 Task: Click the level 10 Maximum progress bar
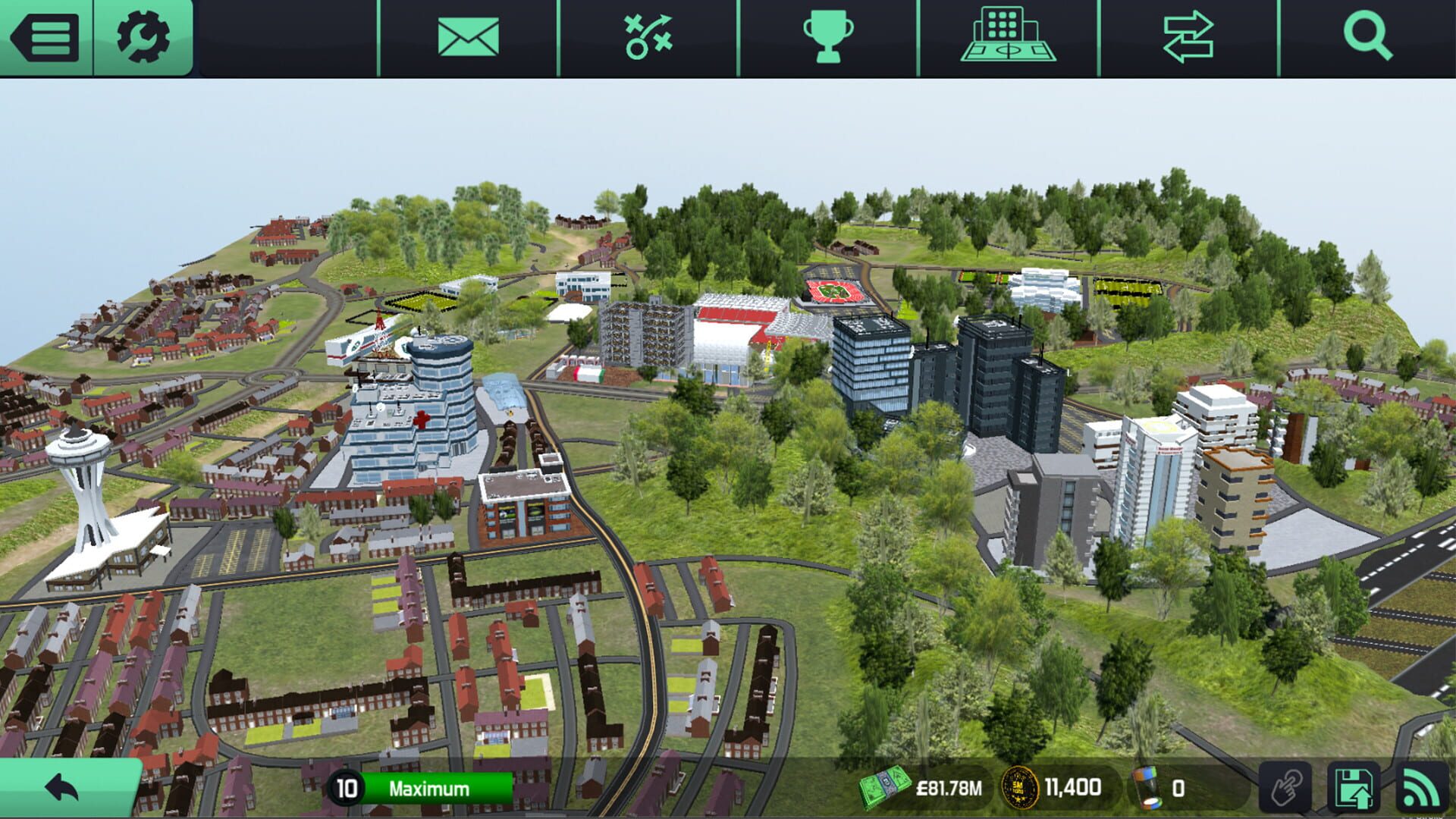(421, 787)
